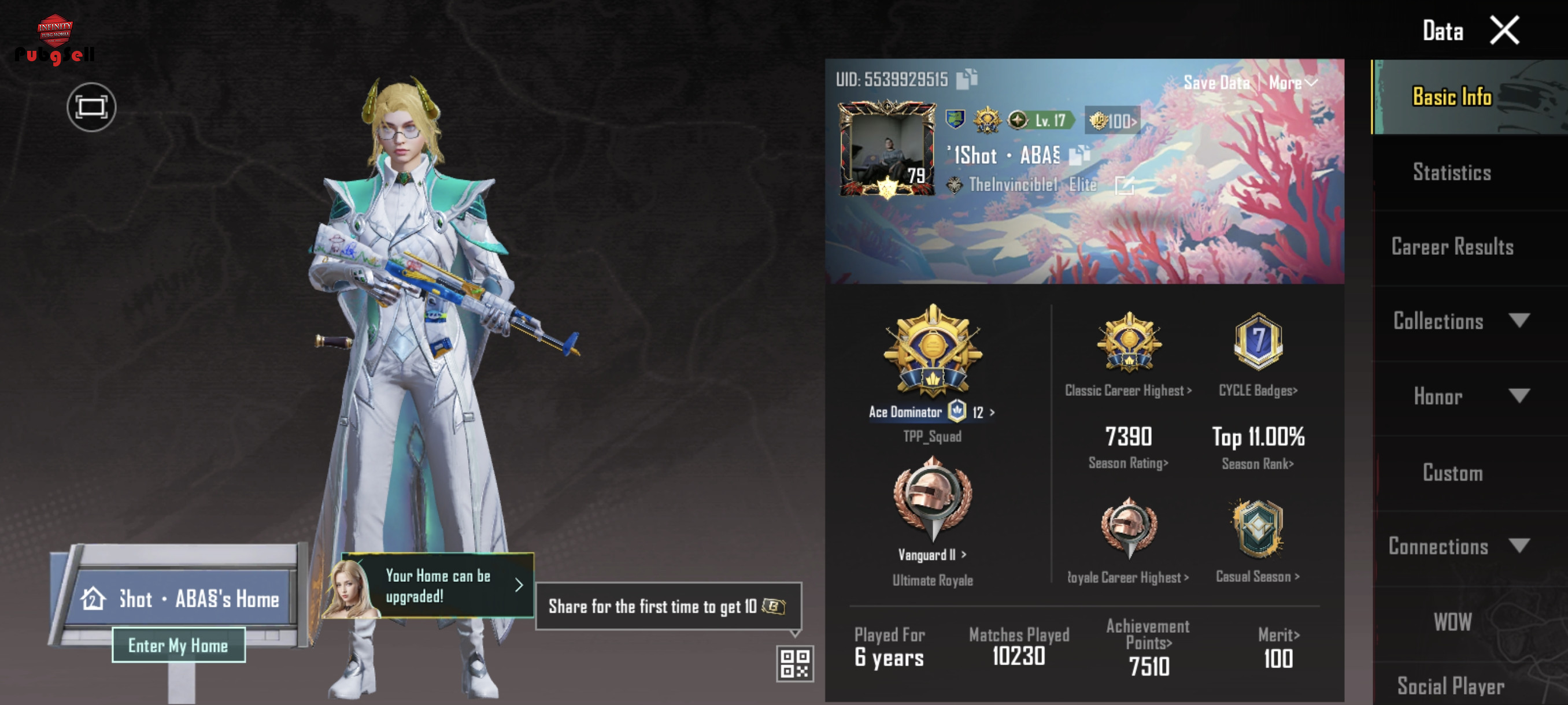Open the Career Results tab
Image resolution: width=1568 pixels, height=705 pixels.
[1452, 247]
